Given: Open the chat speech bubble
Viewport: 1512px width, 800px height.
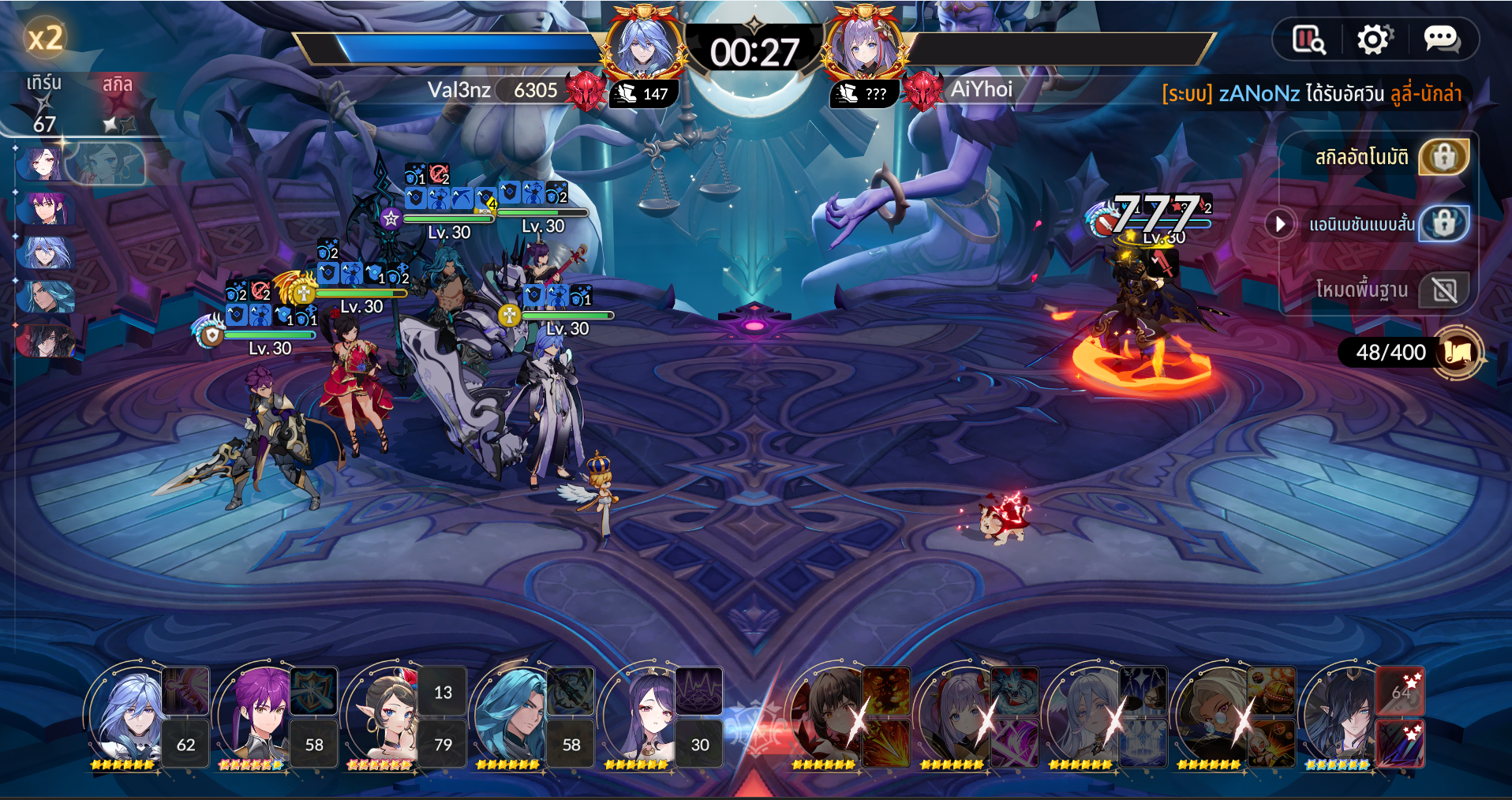Looking at the screenshot, I should pos(1441,39).
